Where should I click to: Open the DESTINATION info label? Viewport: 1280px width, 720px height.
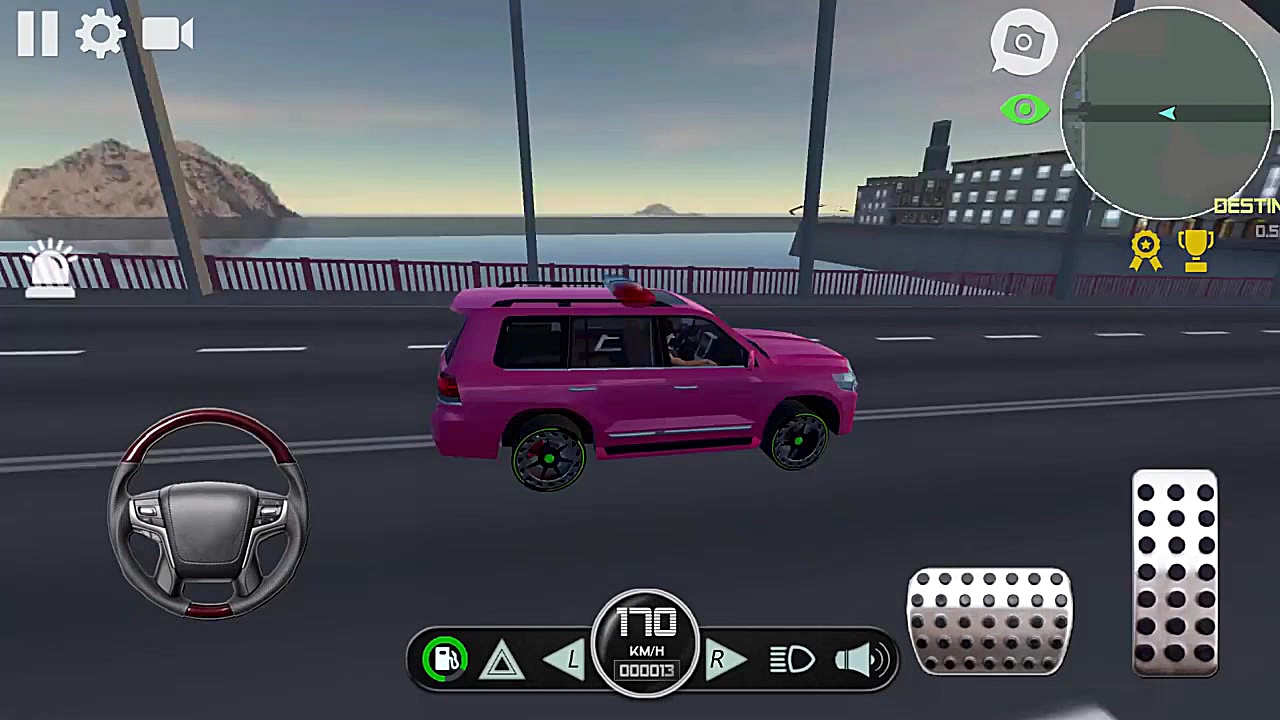click(1245, 206)
